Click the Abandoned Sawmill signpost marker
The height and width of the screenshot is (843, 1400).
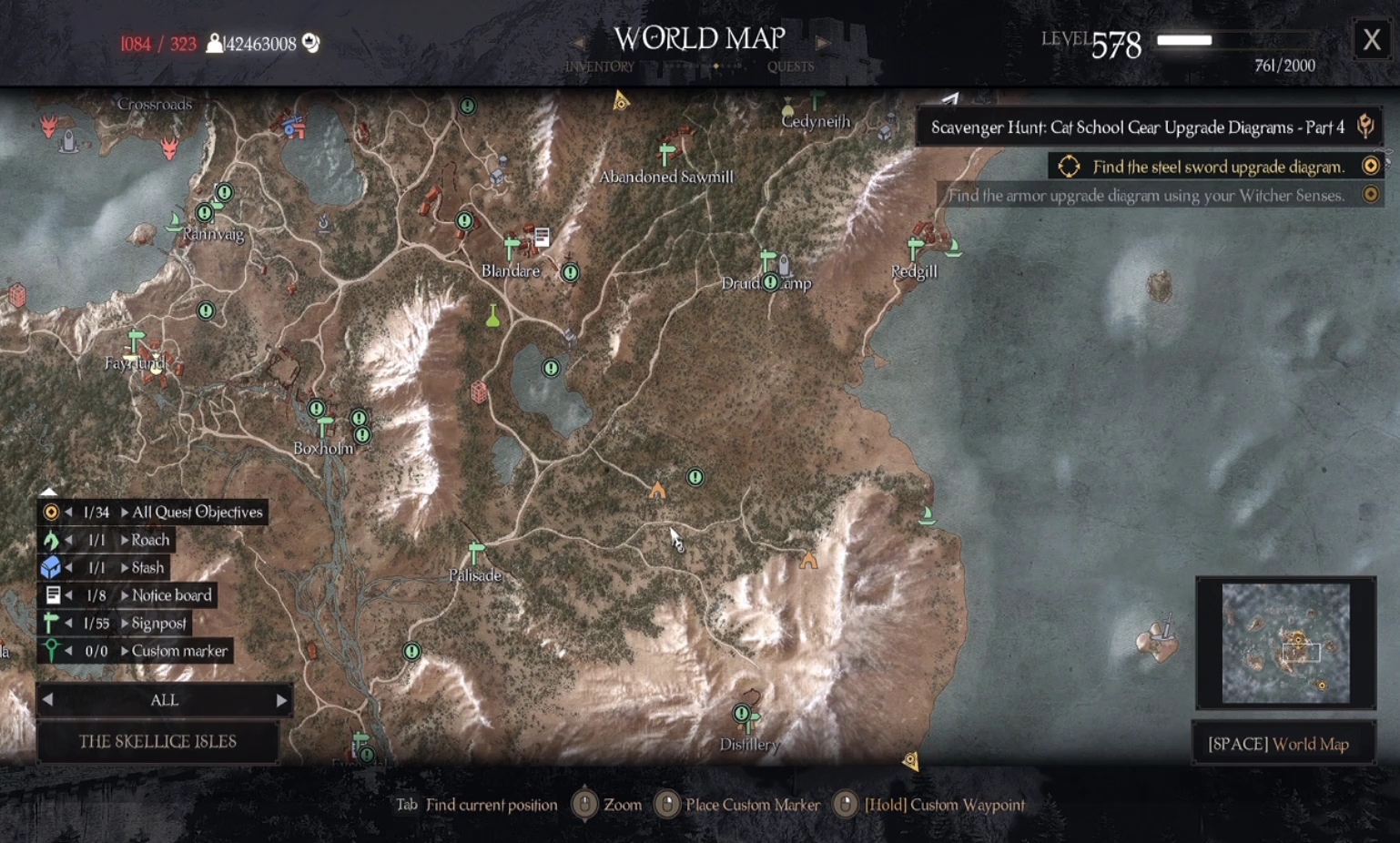pyautogui.click(x=667, y=153)
